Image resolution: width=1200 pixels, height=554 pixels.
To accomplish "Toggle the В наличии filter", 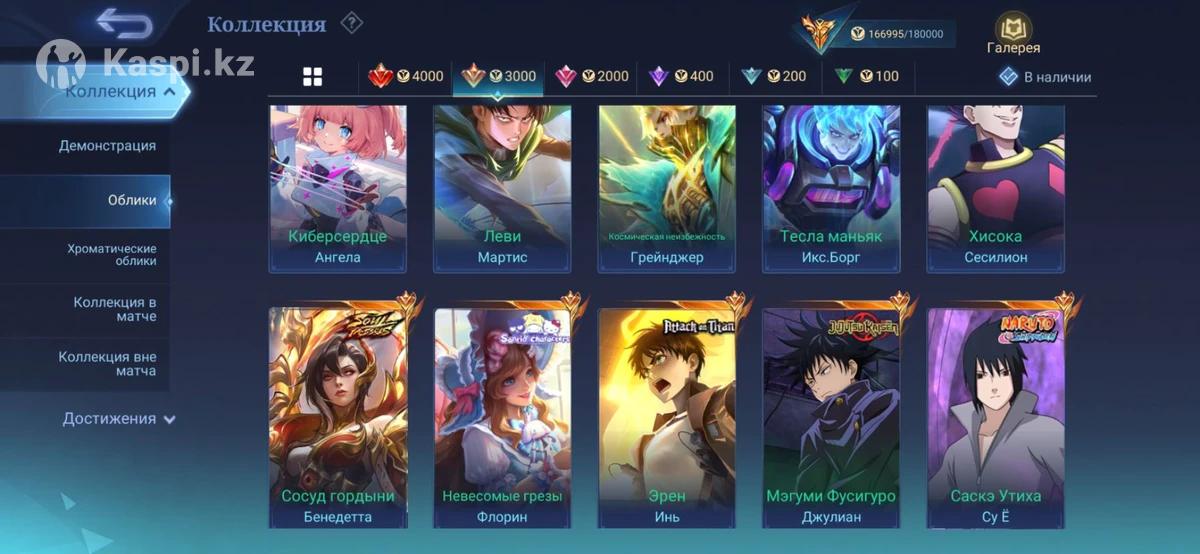I will point(1046,77).
